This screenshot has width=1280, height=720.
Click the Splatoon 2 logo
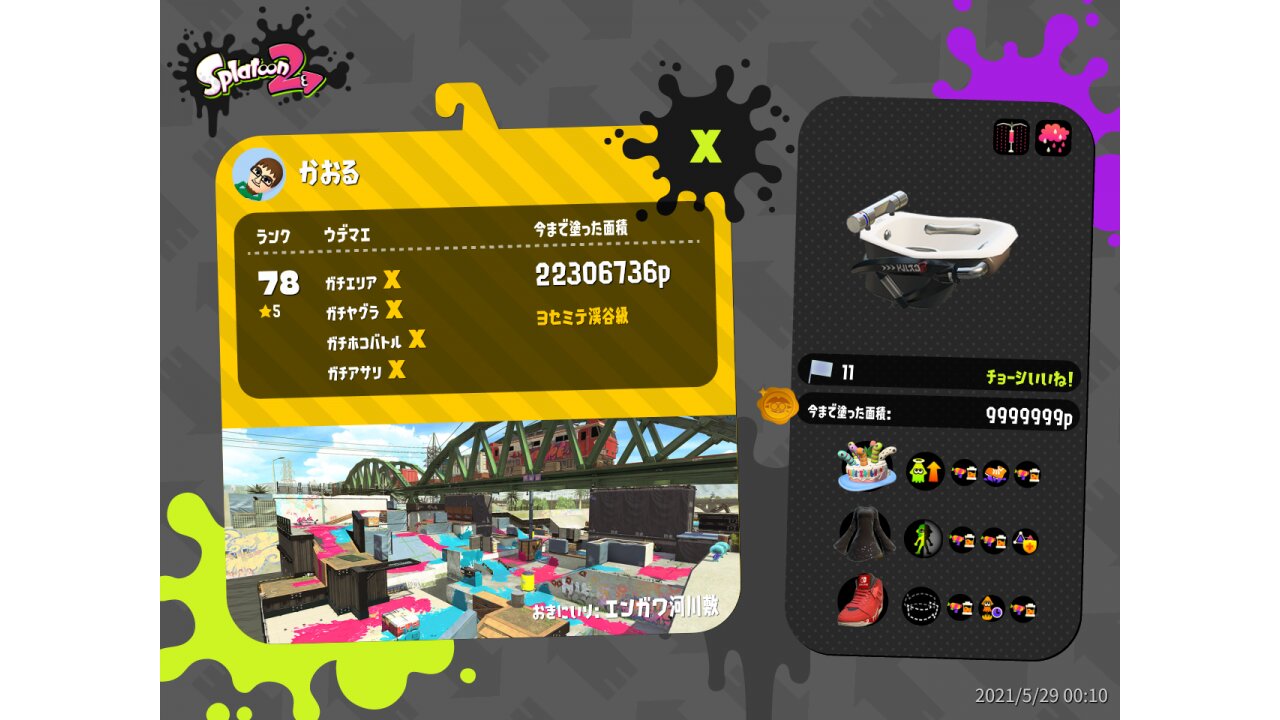(x=259, y=77)
